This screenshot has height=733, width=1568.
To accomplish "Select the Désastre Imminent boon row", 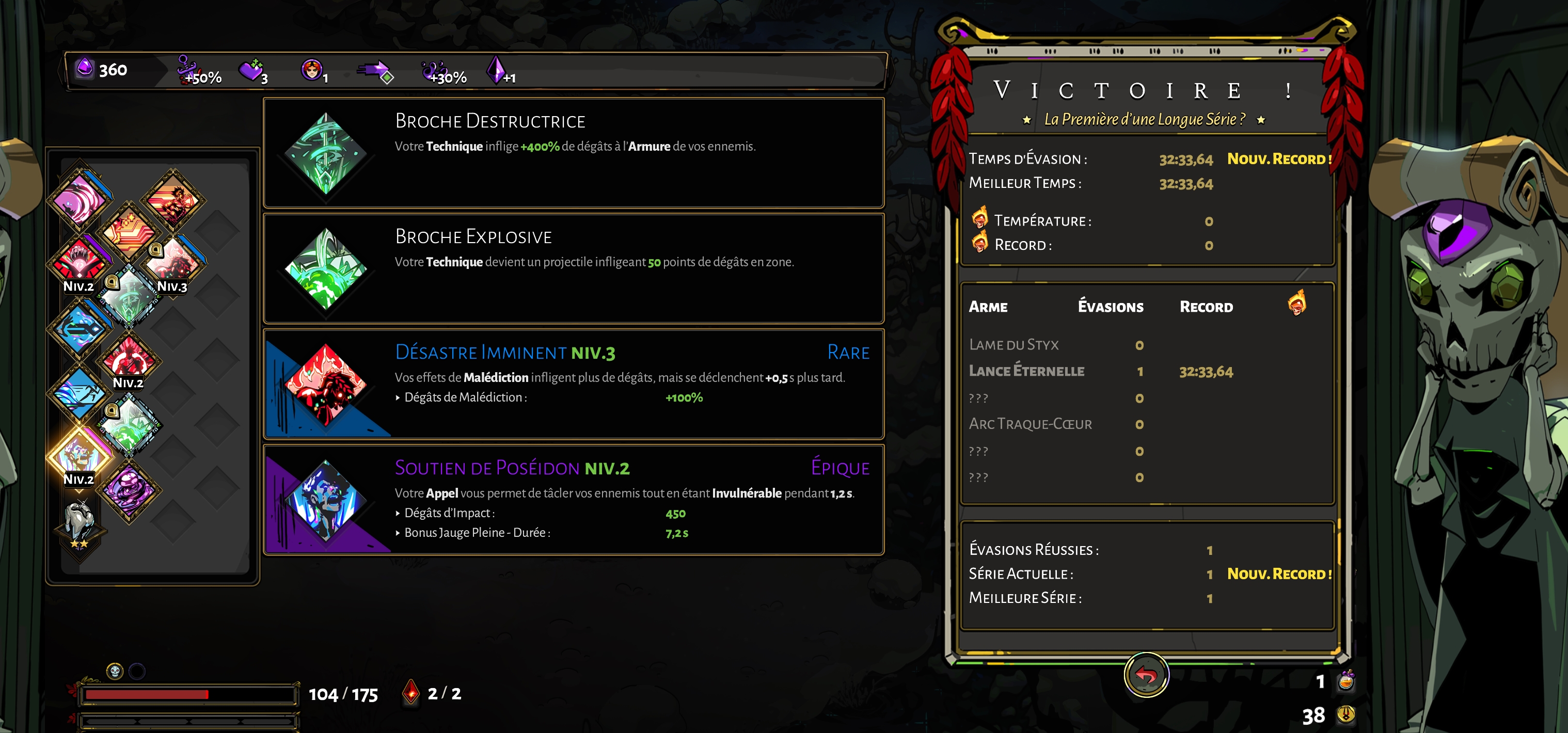I will click(x=573, y=384).
